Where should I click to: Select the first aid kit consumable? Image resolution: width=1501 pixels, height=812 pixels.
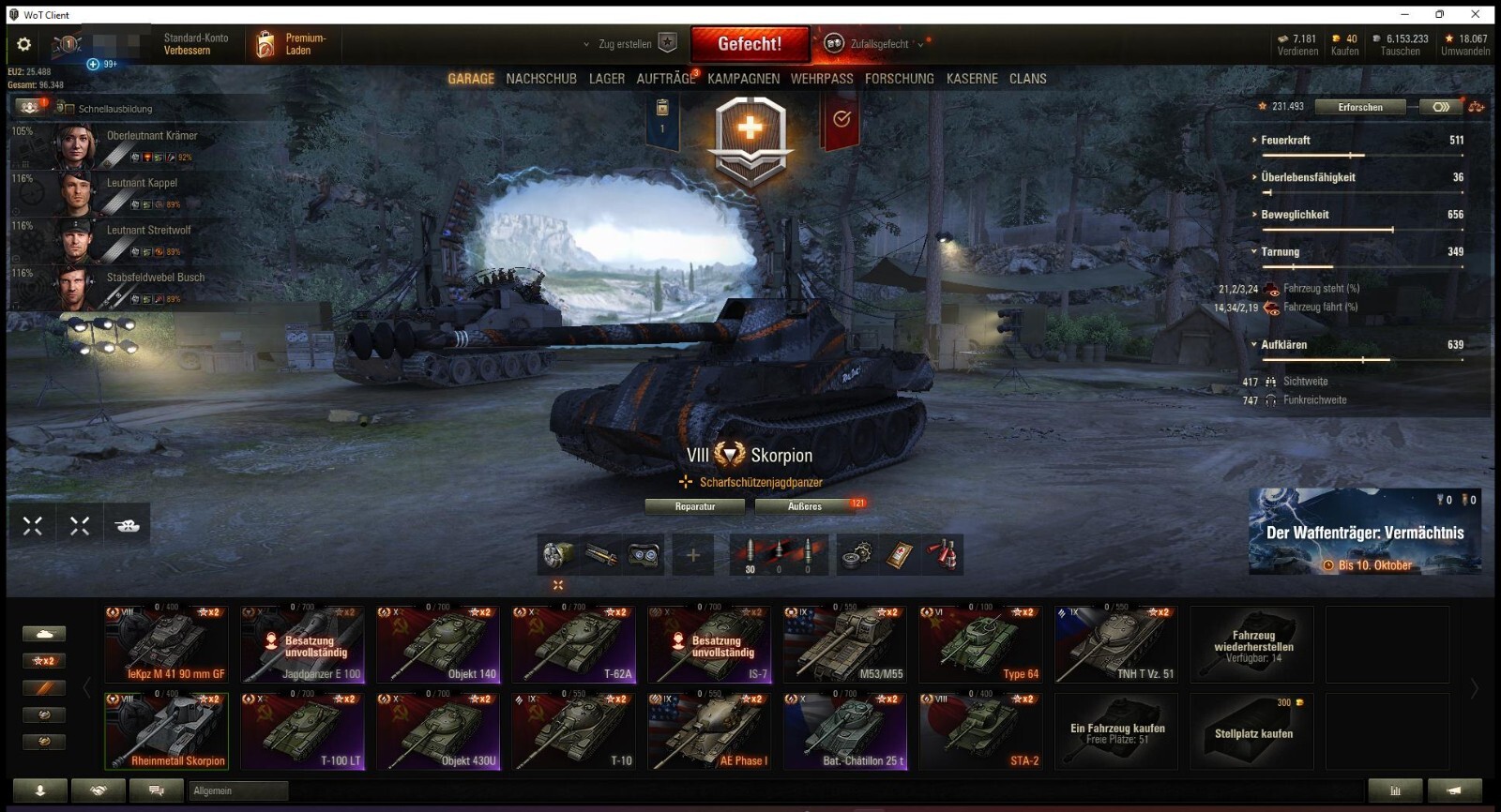(899, 554)
